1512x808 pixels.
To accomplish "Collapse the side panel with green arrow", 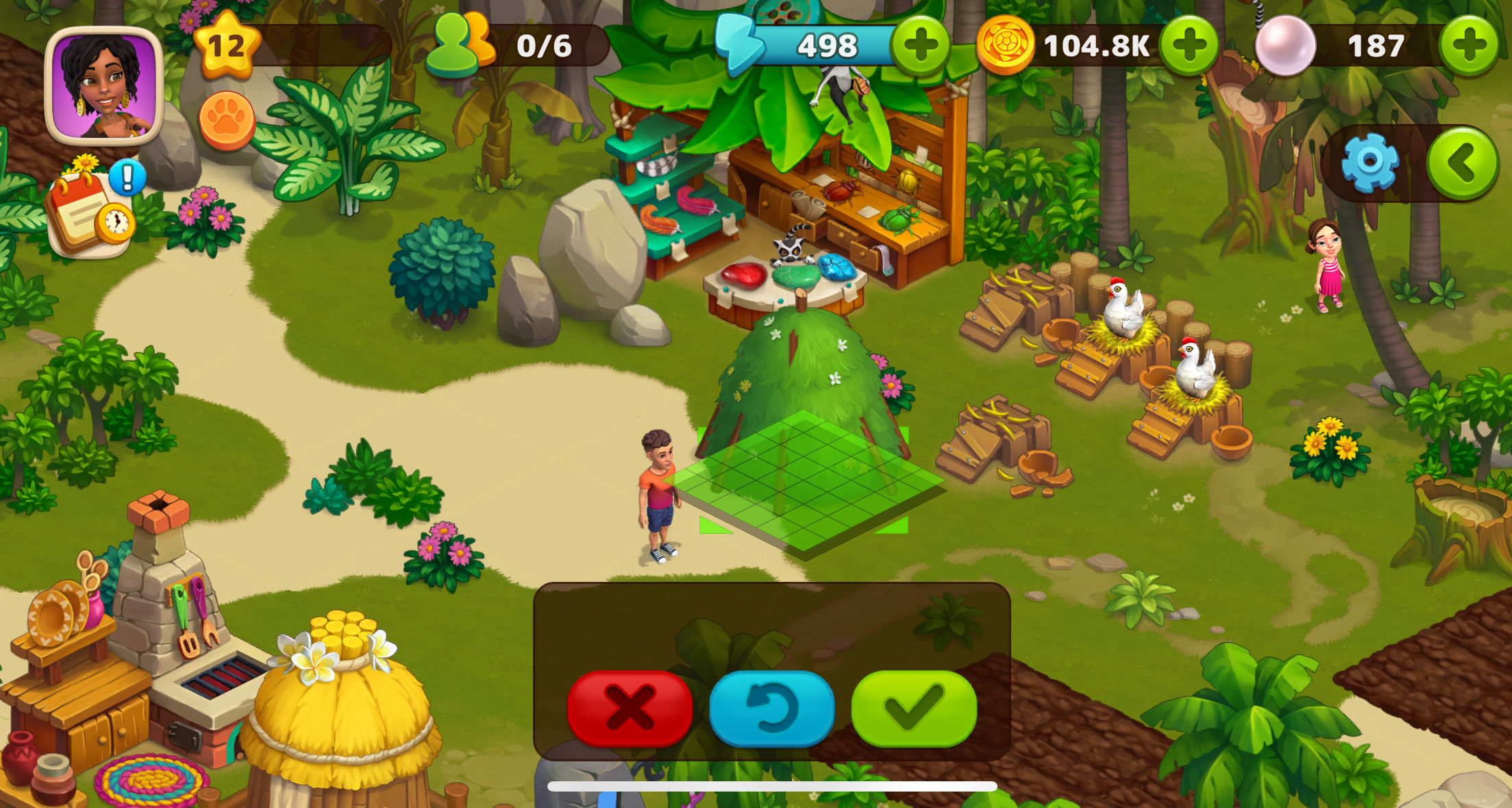I will point(1461,162).
